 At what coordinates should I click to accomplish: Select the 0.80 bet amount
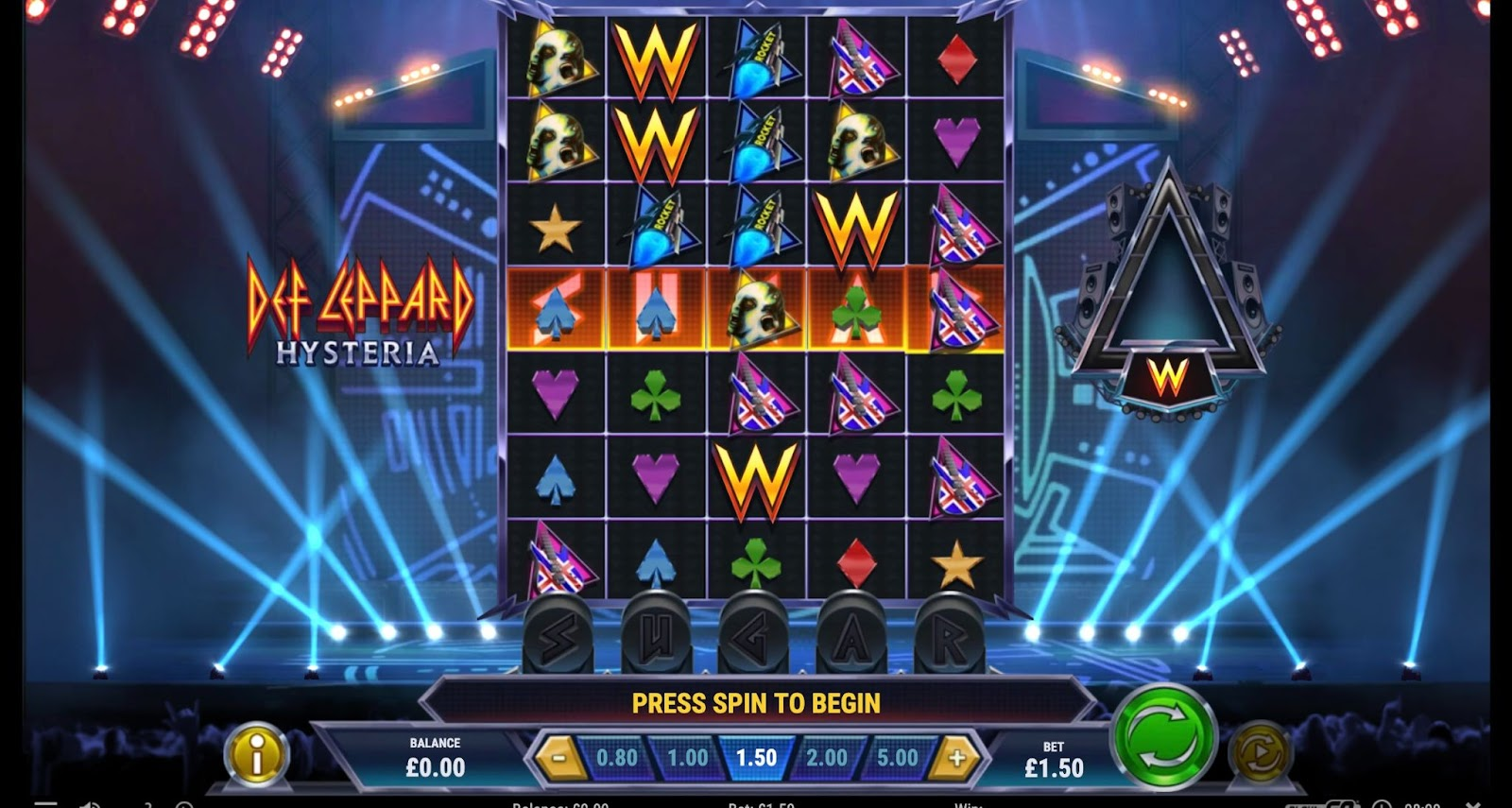(617, 757)
